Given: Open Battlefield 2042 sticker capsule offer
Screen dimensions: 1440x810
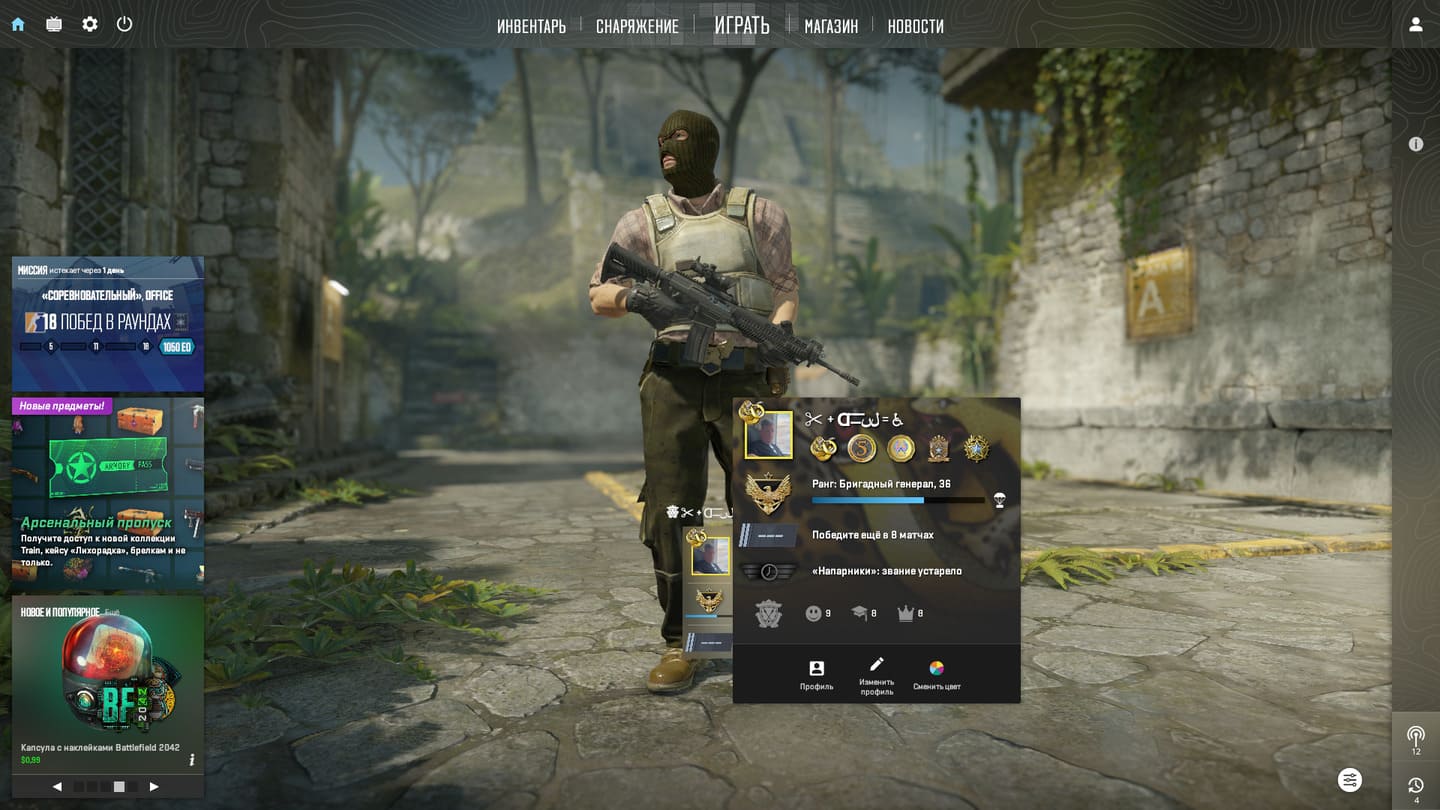Looking at the screenshot, I should coord(108,680).
